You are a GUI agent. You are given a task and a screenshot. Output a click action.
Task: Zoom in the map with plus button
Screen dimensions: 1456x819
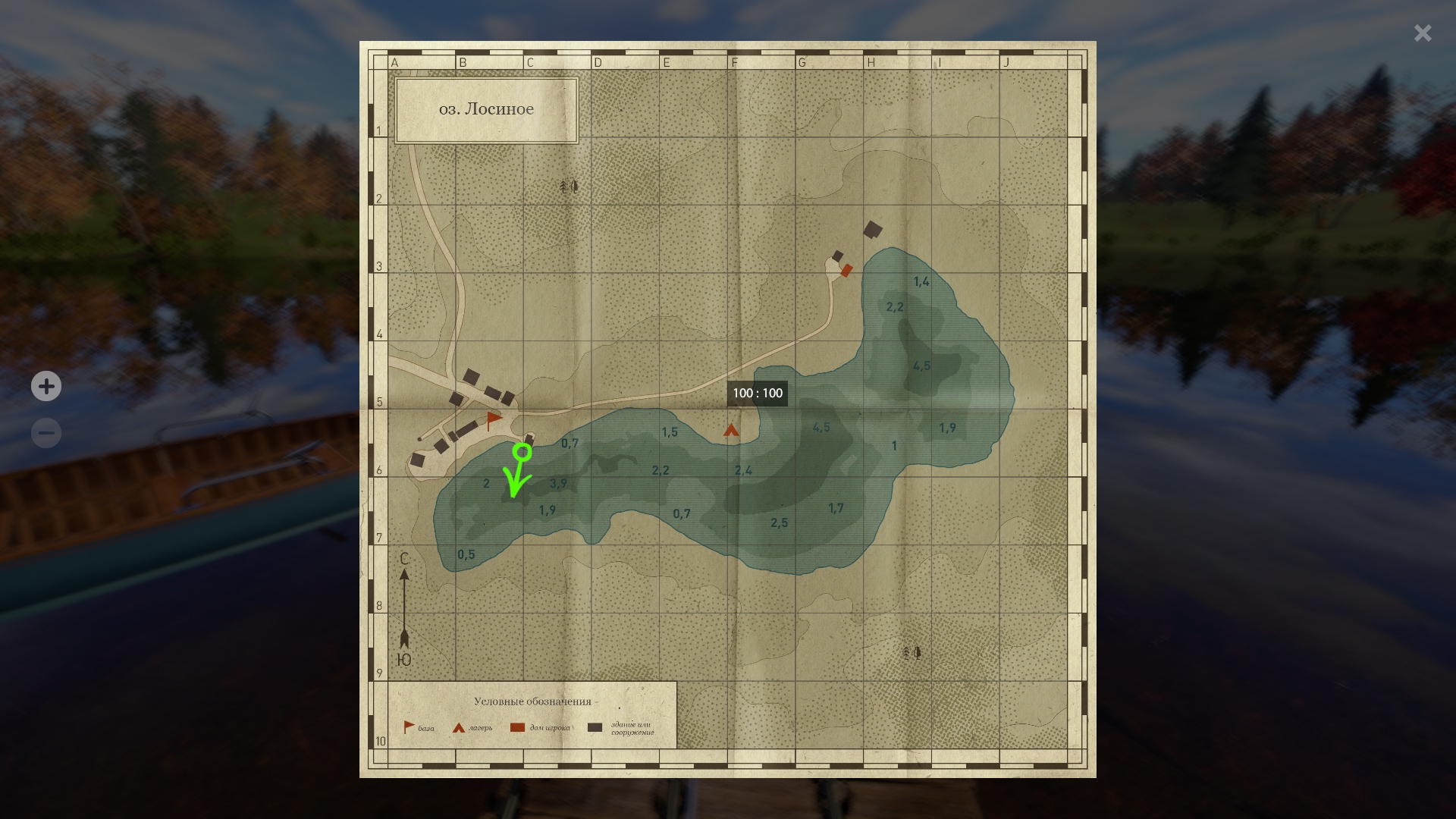[46, 387]
